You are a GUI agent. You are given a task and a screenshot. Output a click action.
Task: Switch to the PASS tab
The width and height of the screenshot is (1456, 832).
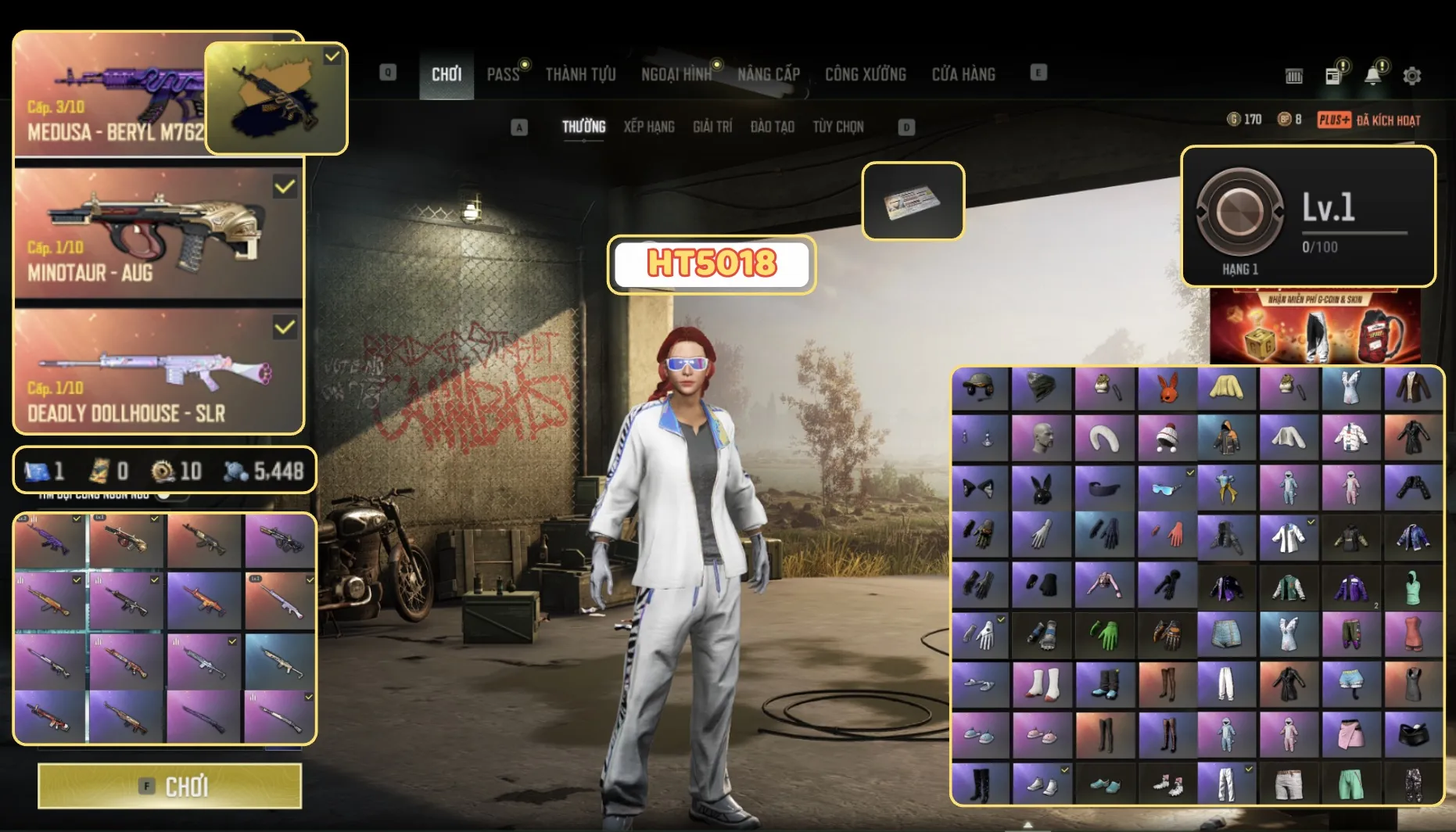tap(503, 74)
